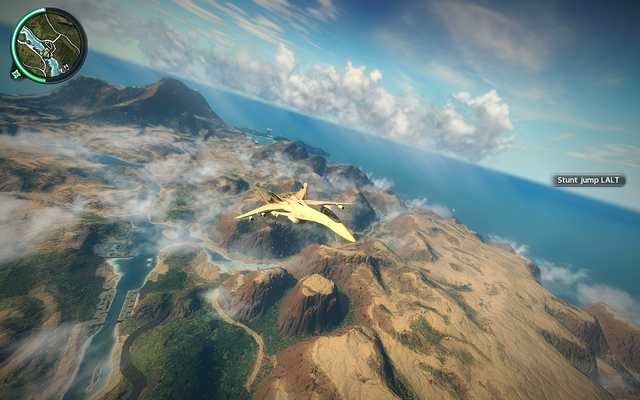640x400 pixels.
Task: Click the green star icon beside the minimap
Action: pos(17,72)
